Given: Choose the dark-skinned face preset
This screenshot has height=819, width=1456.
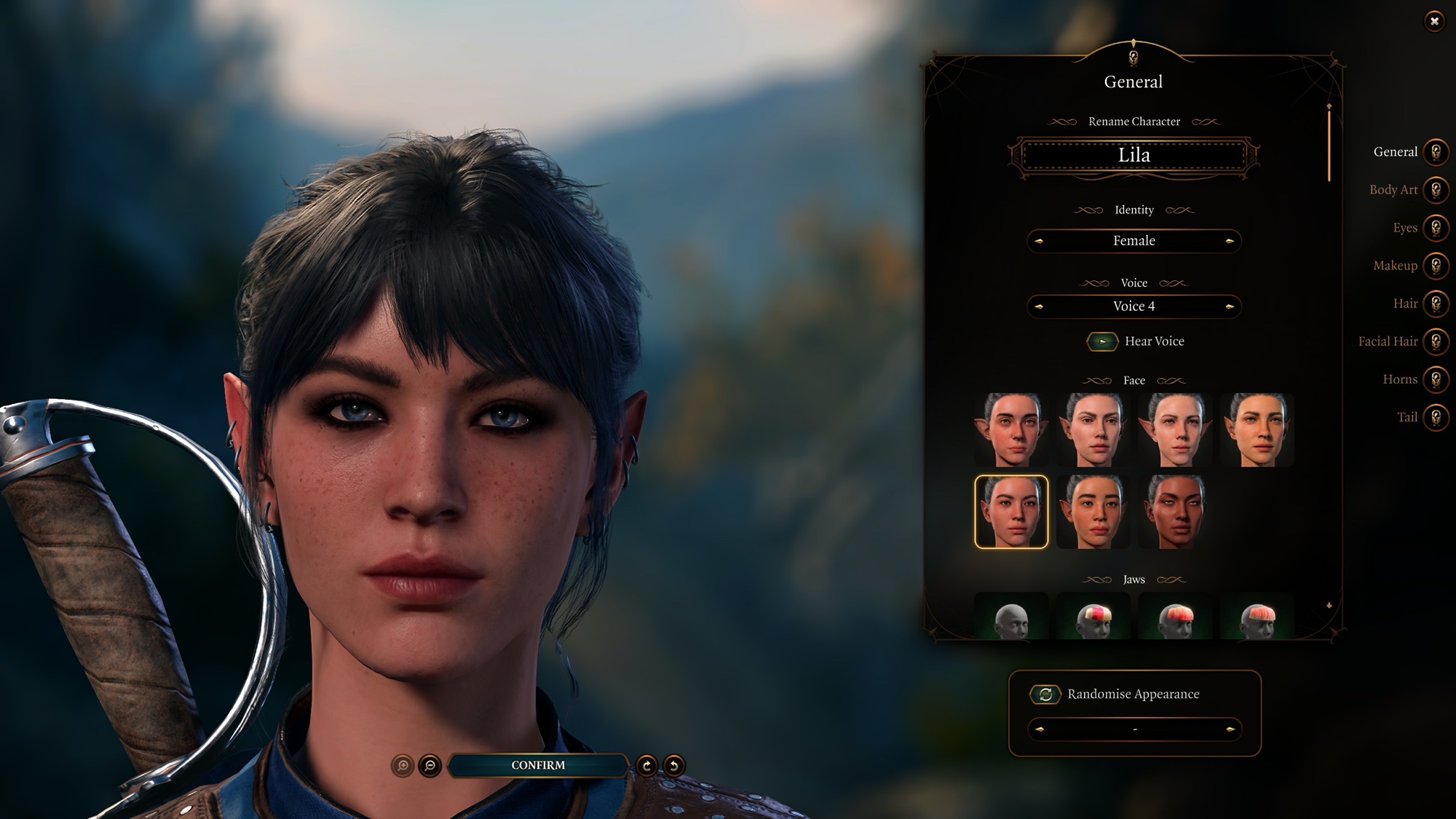Looking at the screenshot, I should 1174,512.
